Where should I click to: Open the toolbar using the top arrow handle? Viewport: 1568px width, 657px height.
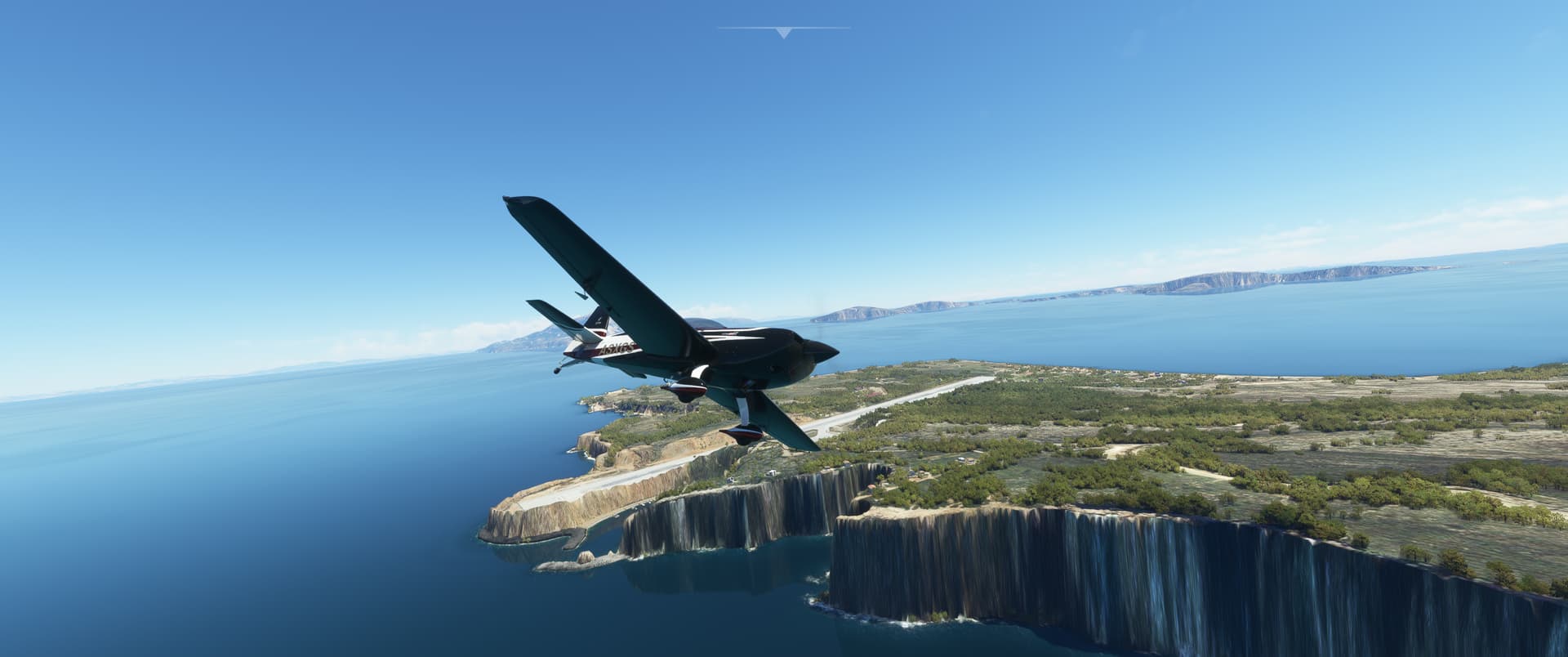pos(784,33)
